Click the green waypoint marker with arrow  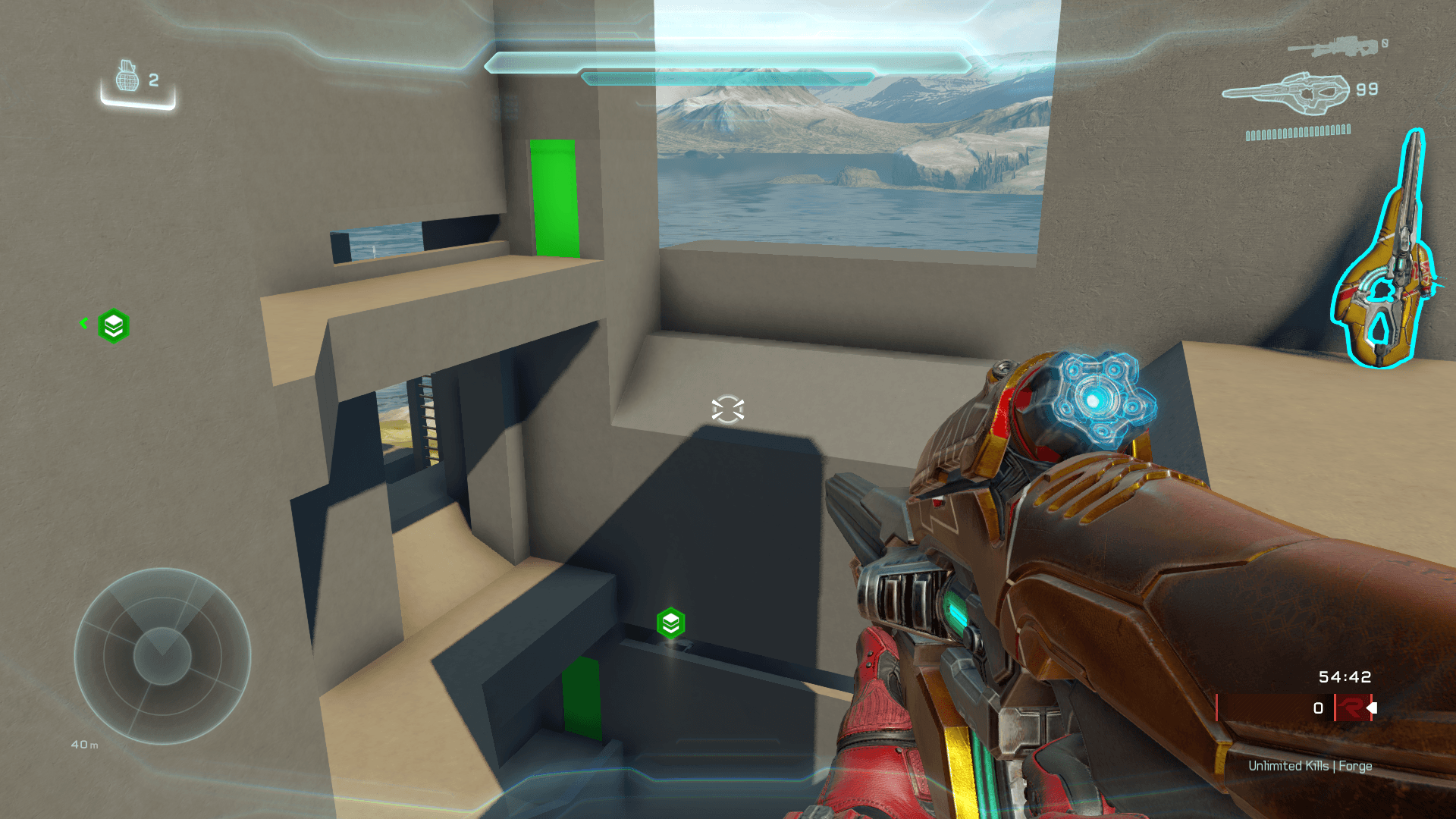point(113,326)
